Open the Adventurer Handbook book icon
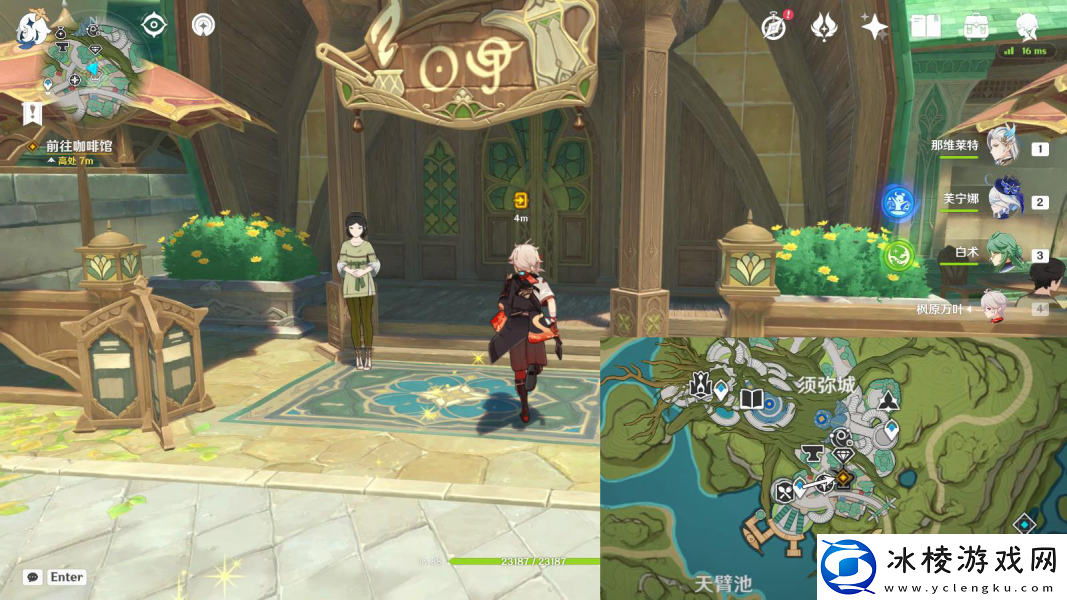Screen dimensions: 1067x600 click(926, 27)
